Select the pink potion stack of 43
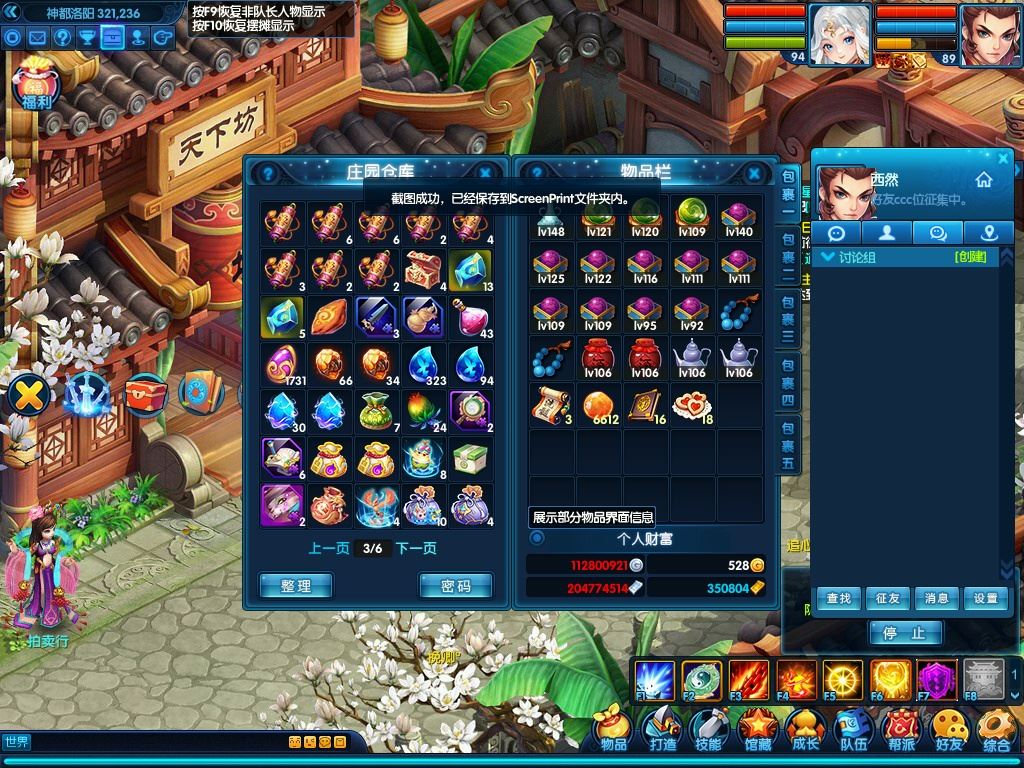 (x=471, y=318)
